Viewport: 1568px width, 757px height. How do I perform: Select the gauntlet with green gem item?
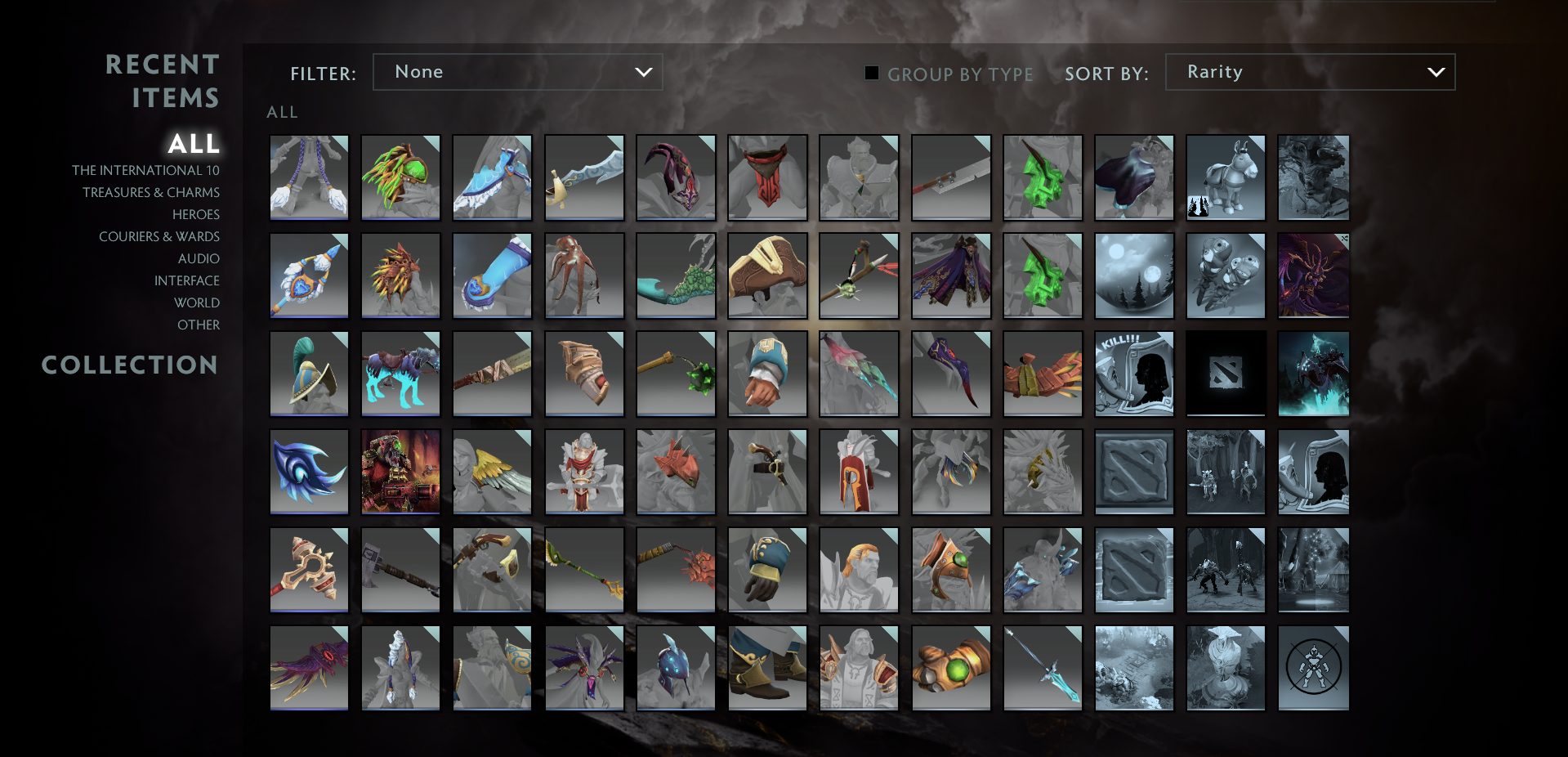950,668
